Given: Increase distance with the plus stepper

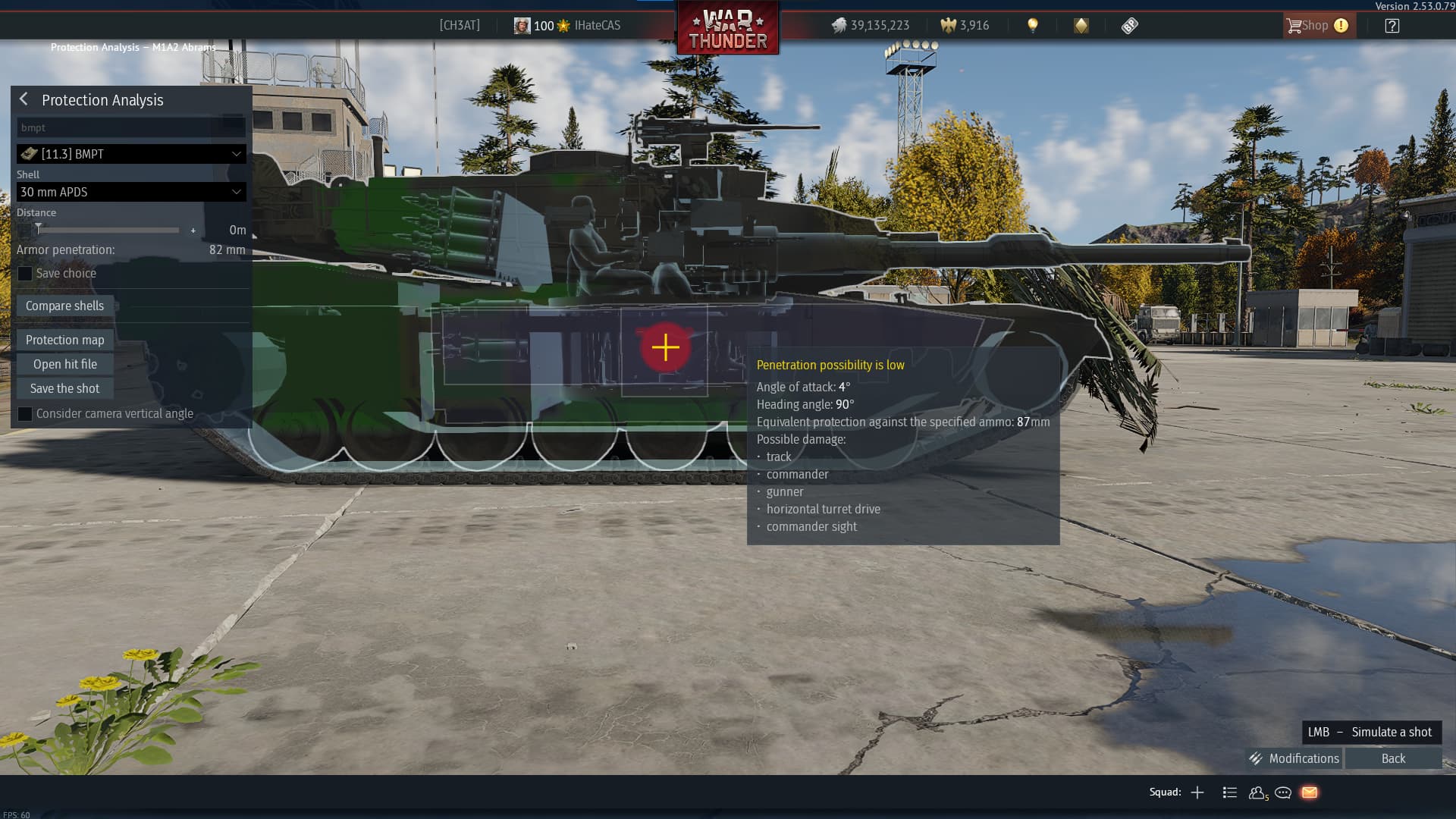Looking at the screenshot, I should [x=193, y=230].
